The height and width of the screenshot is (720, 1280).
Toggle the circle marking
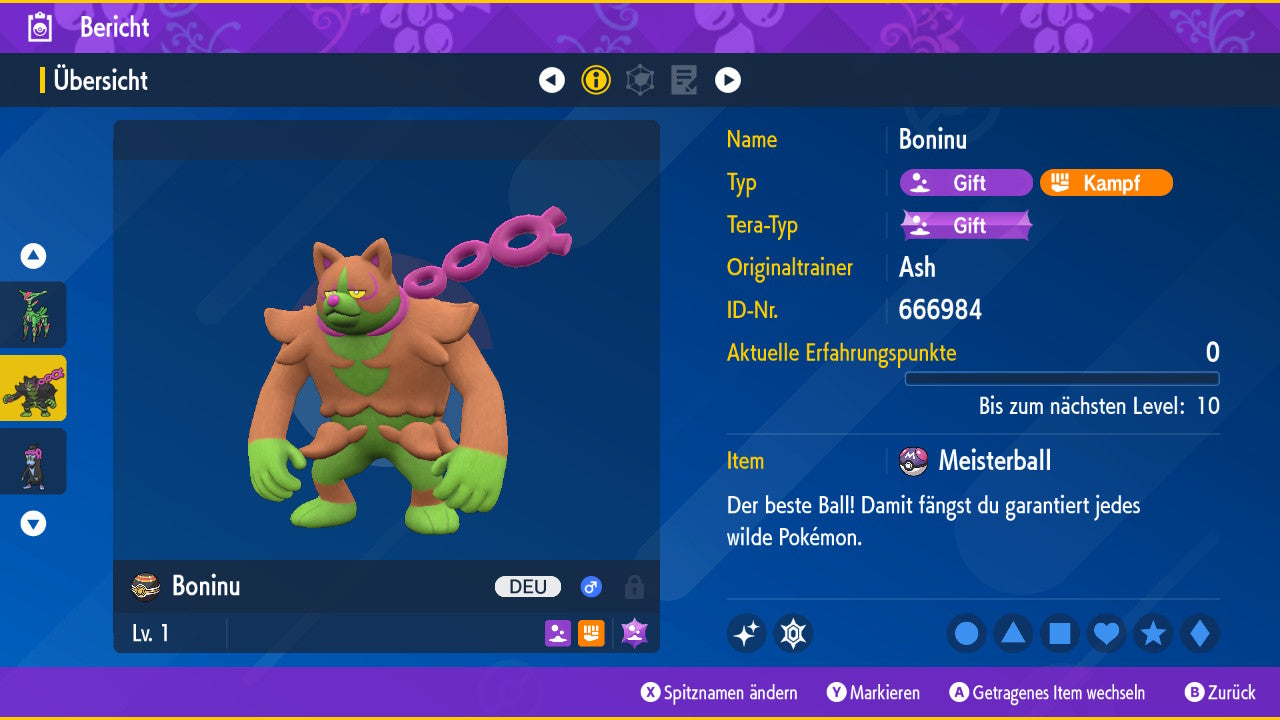967,634
